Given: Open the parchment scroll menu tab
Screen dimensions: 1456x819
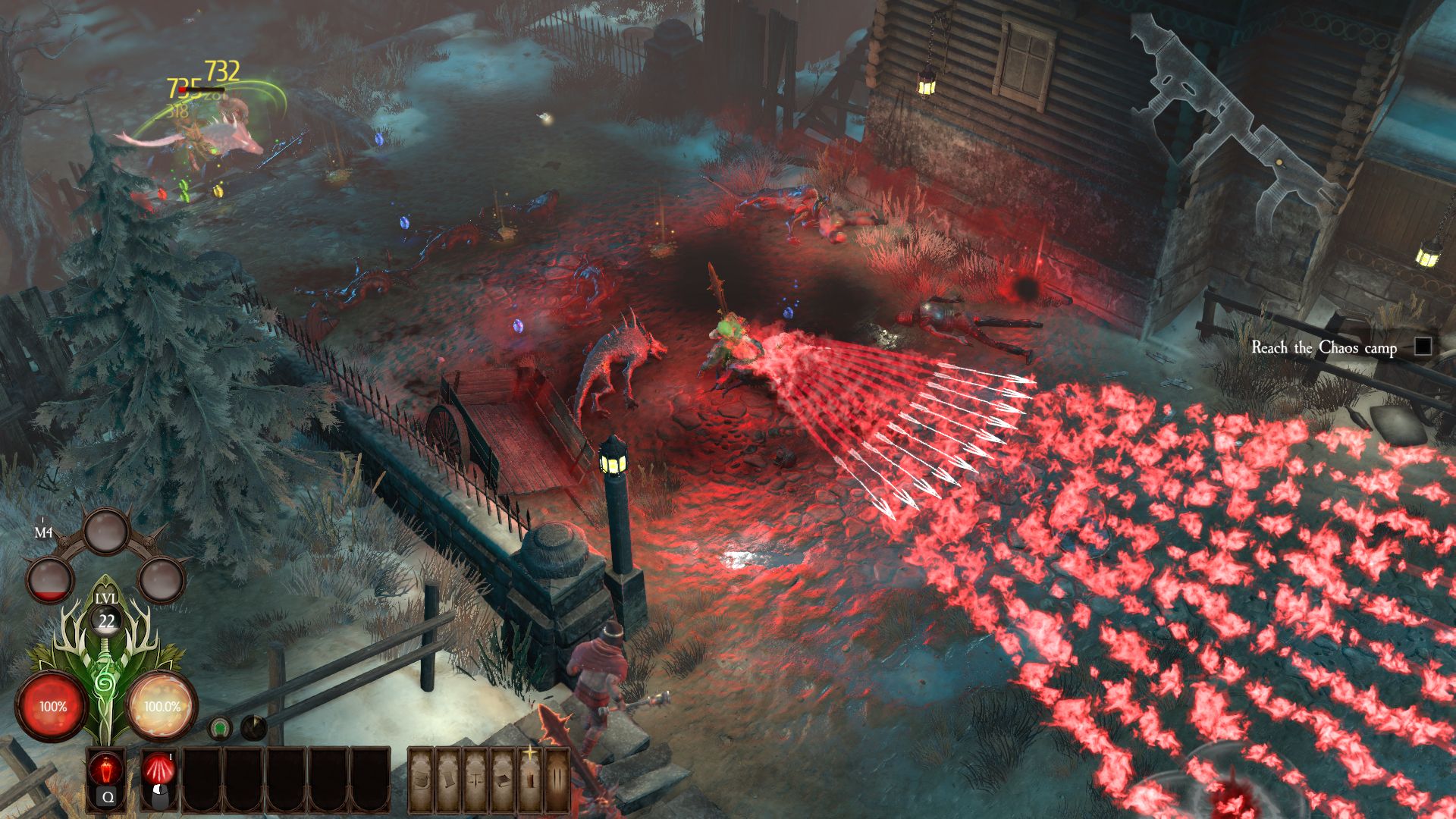Looking at the screenshot, I should [x=448, y=780].
